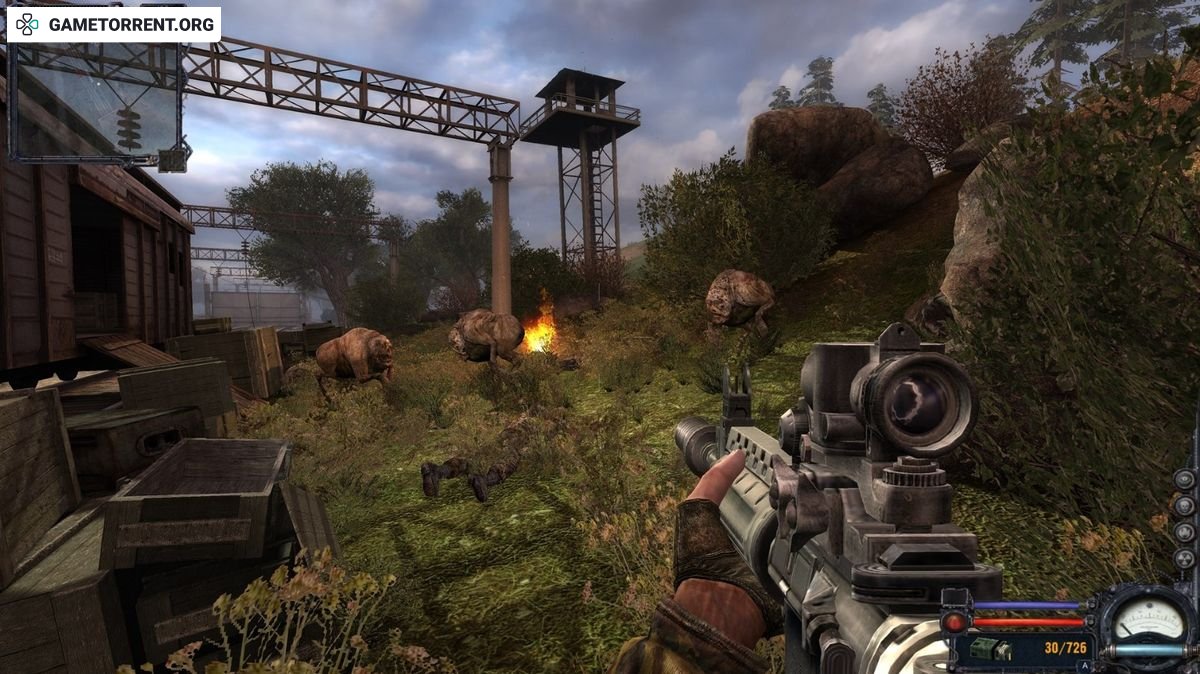The height and width of the screenshot is (674, 1200).
Task: Click the fire mode "A" indicator
Action: point(1082,665)
